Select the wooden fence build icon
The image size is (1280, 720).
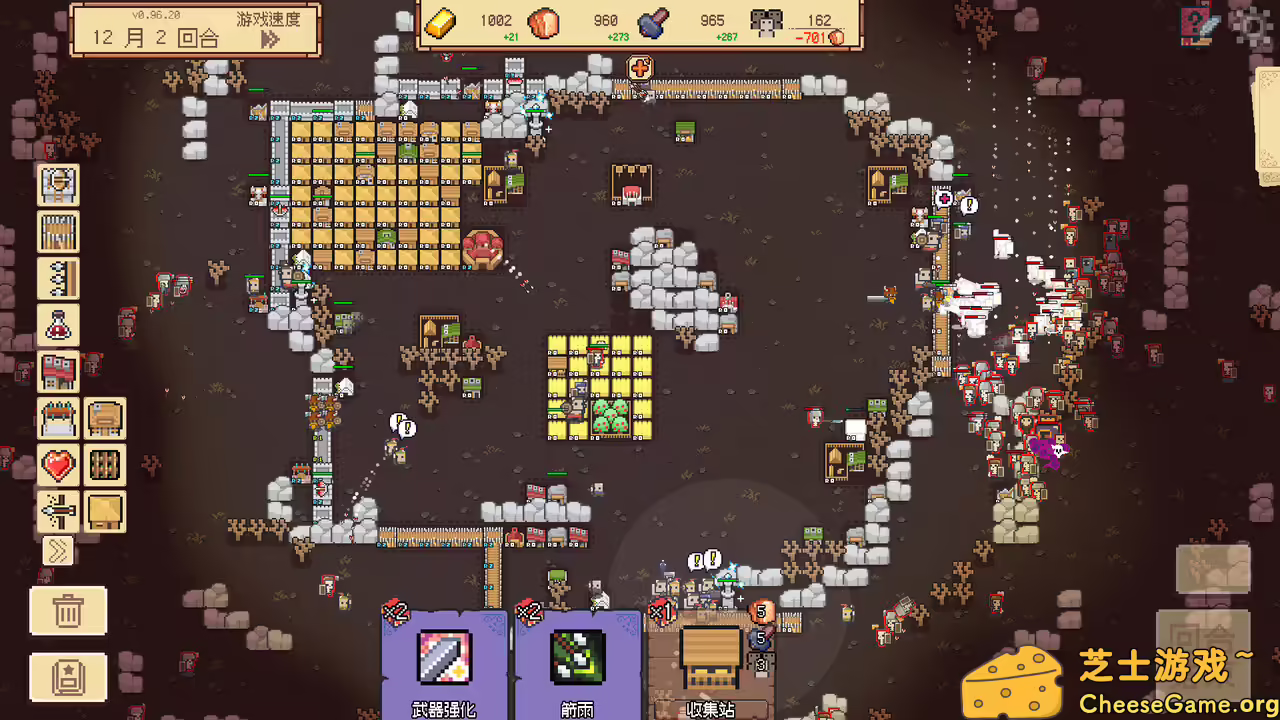(58, 232)
